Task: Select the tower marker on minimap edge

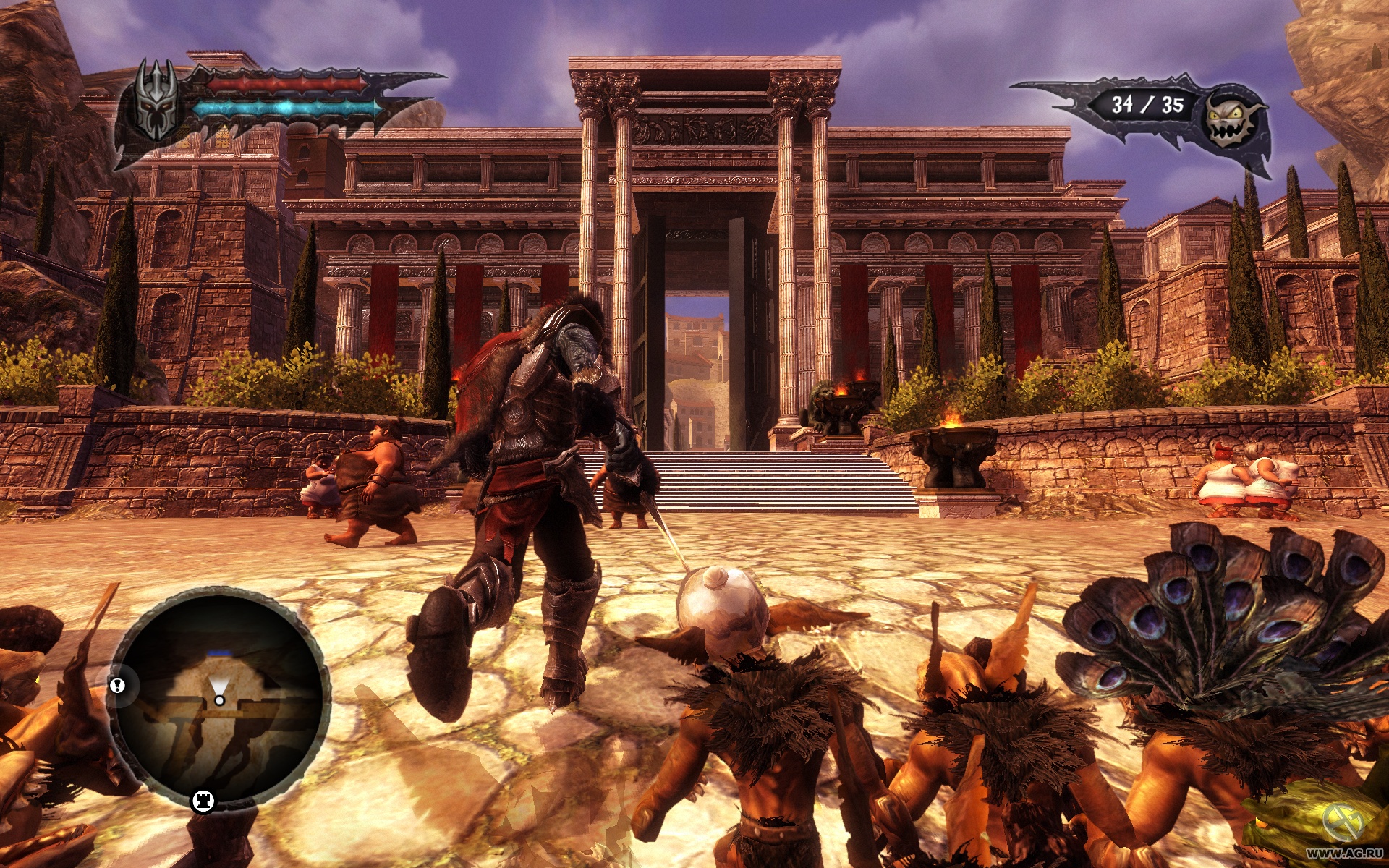Action: (x=203, y=801)
